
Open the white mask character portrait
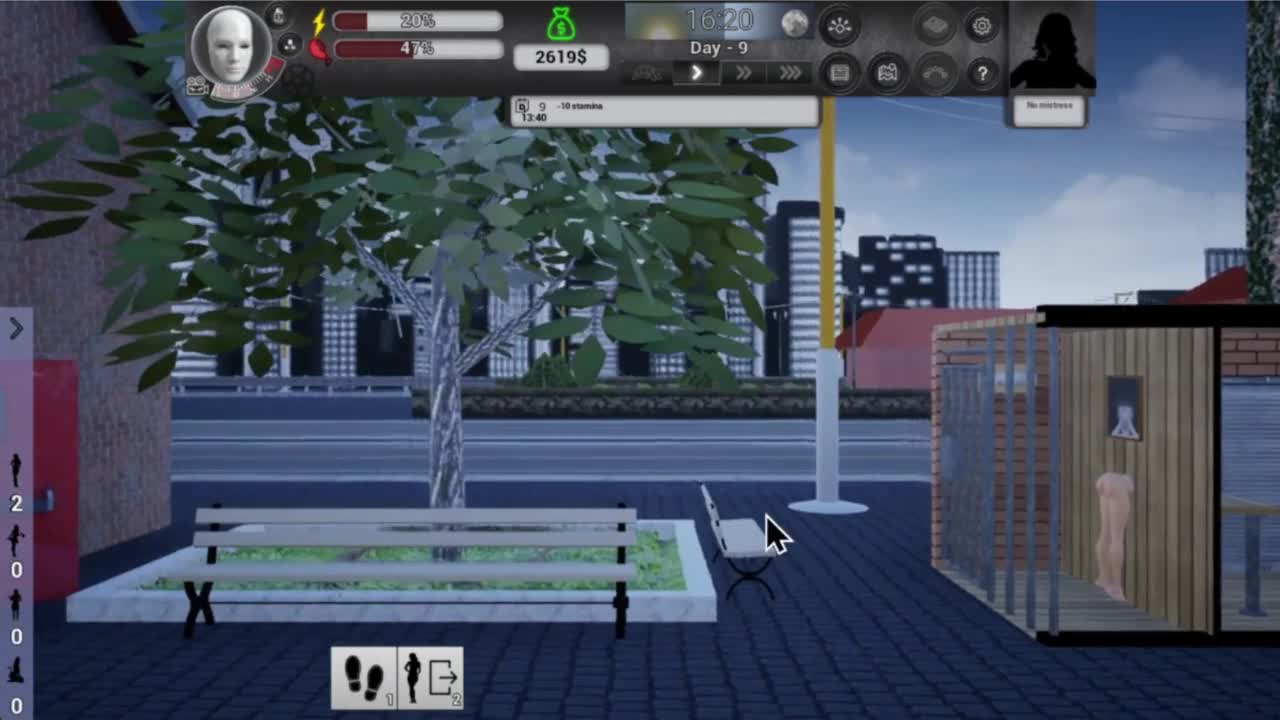click(230, 46)
